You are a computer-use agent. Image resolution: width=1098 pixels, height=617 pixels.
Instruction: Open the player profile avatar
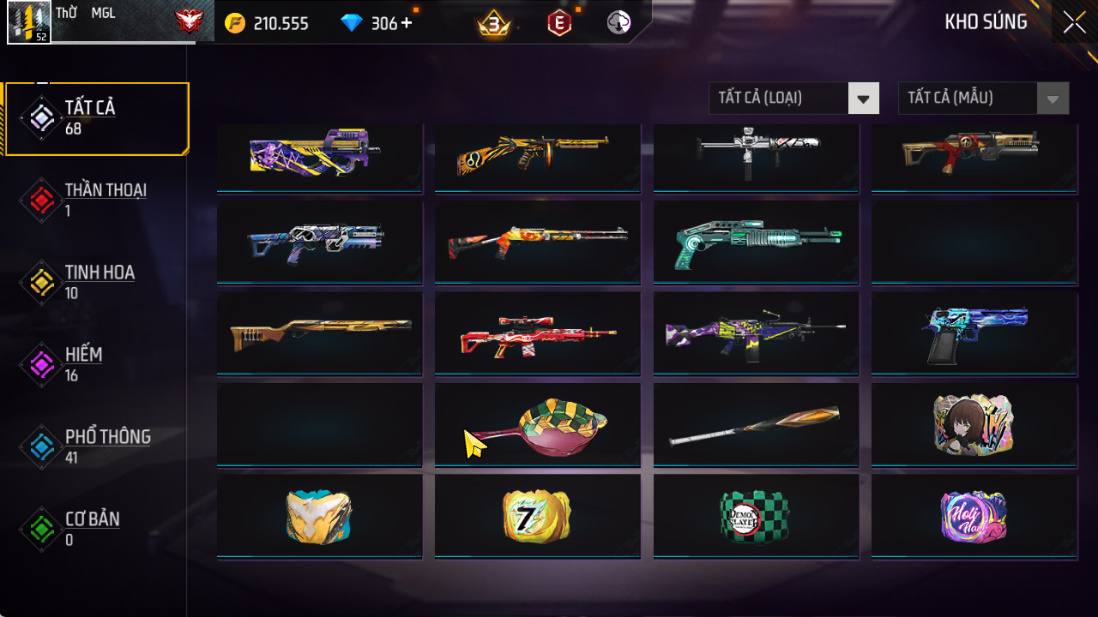tap(29, 22)
